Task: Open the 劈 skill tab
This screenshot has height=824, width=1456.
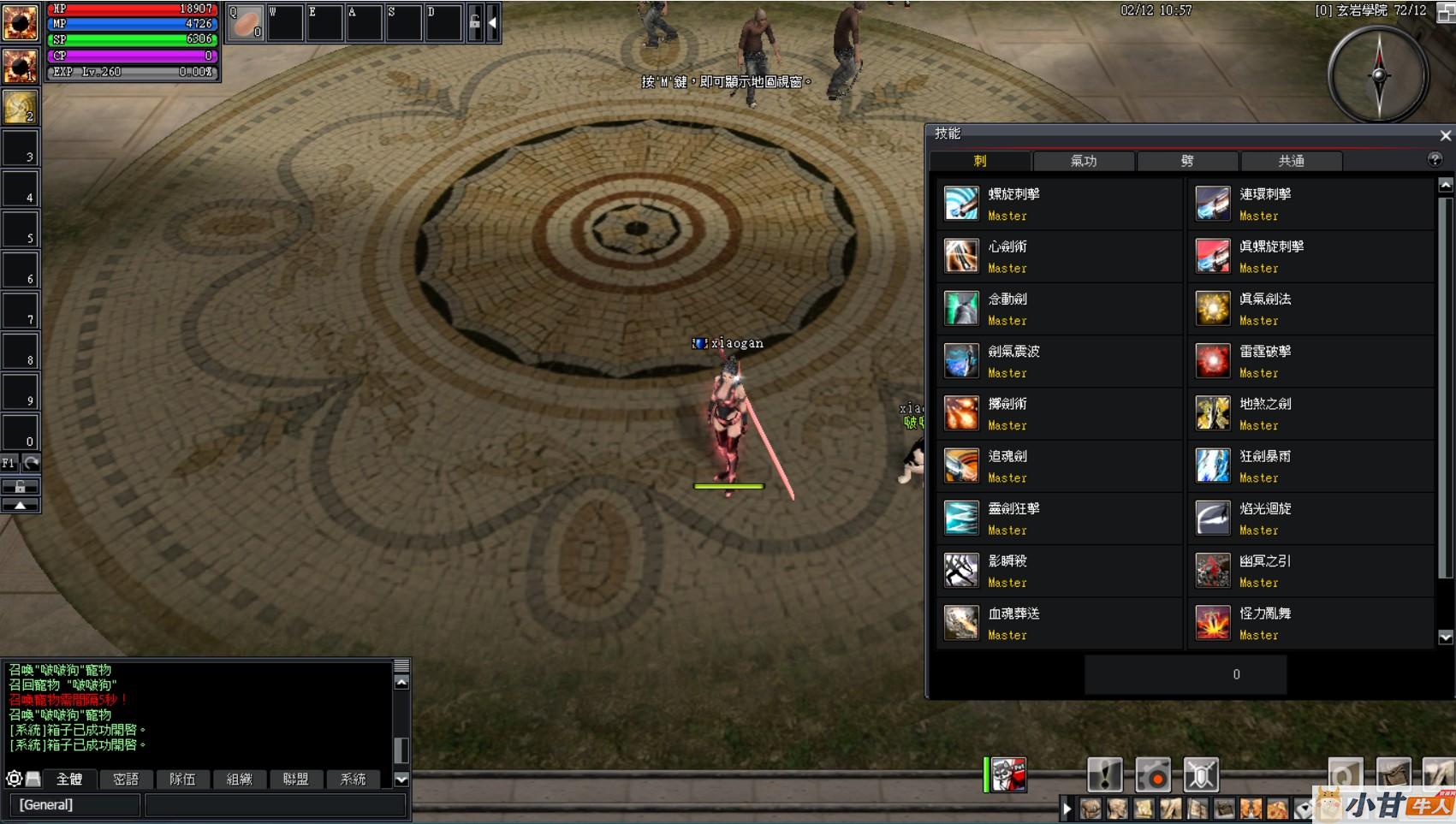Action: coord(1187,161)
